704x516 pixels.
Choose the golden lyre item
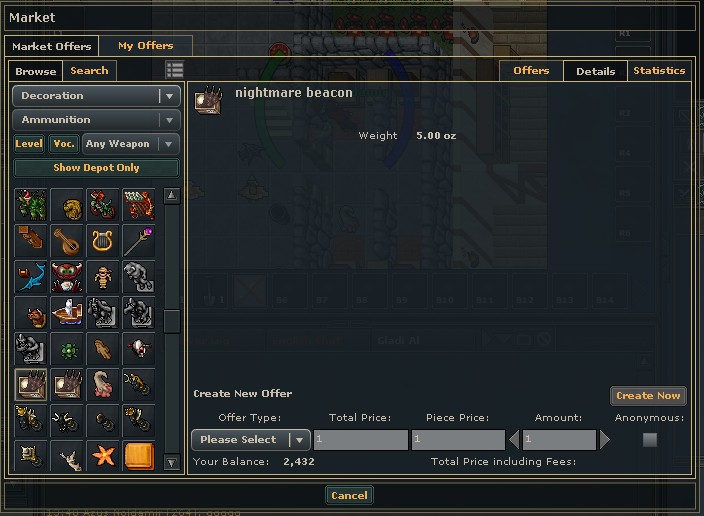(102, 241)
